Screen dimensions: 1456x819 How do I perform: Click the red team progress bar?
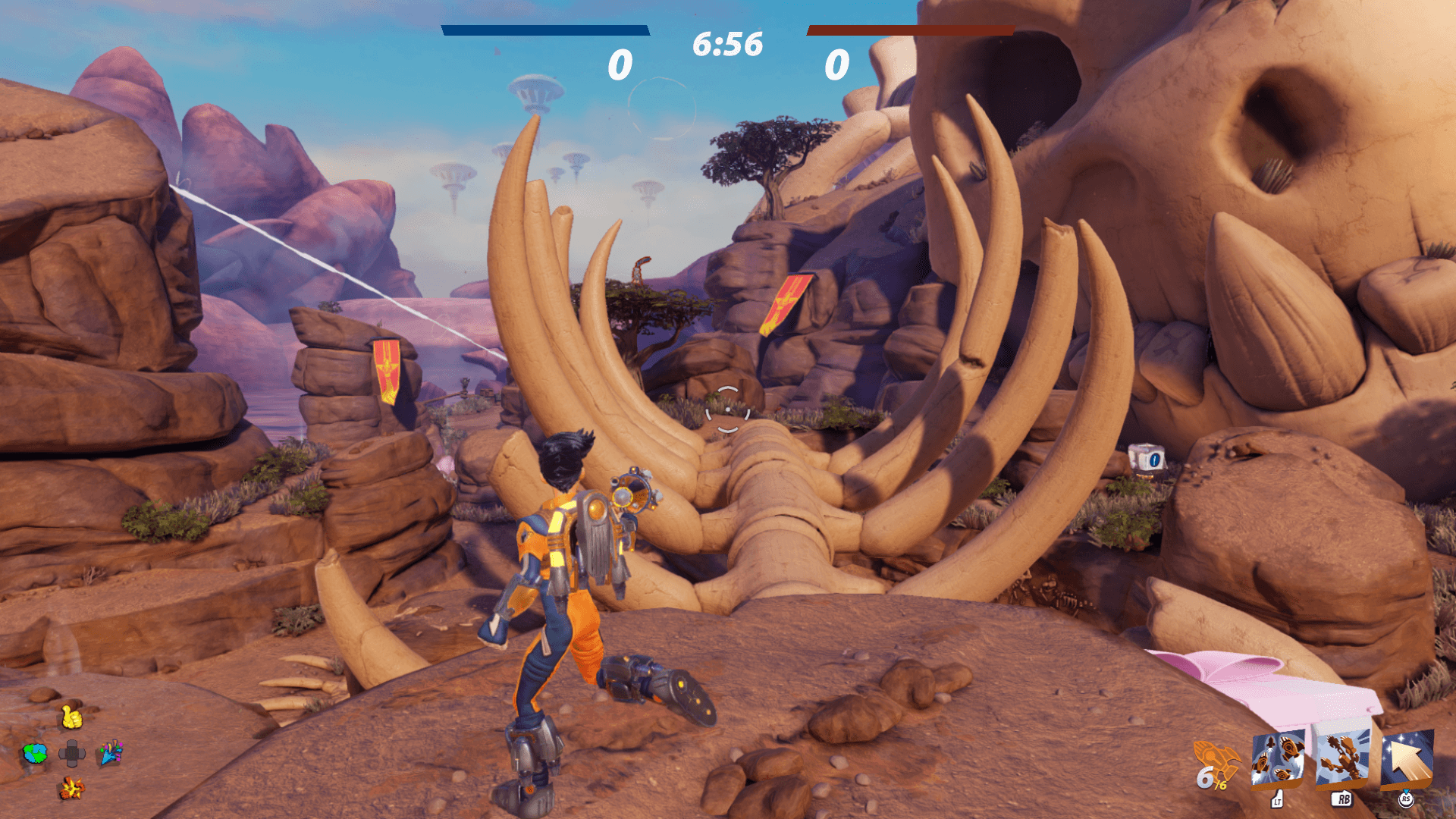tap(910, 31)
